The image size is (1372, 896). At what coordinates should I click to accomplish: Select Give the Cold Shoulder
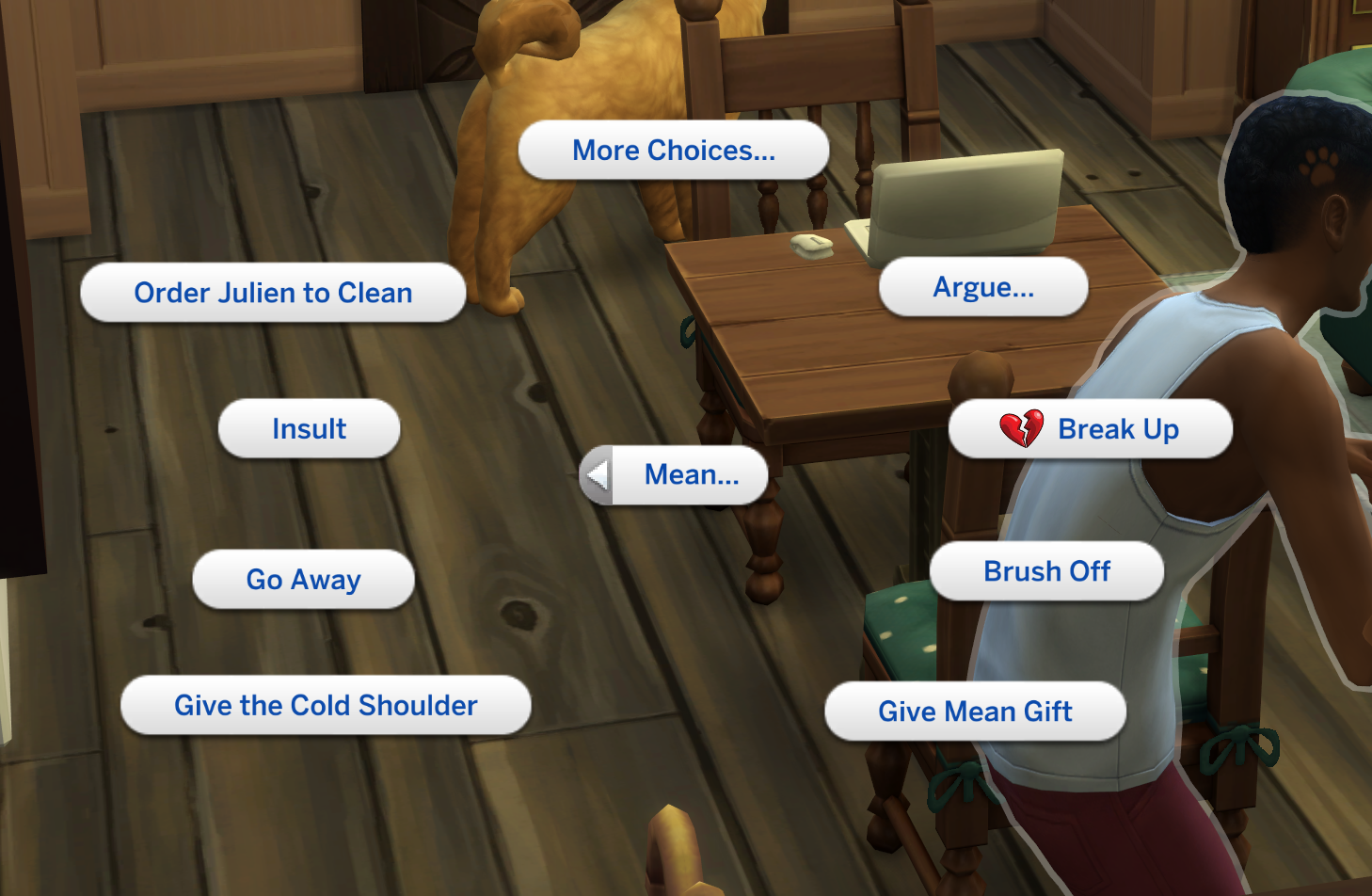[x=326, y=705]
